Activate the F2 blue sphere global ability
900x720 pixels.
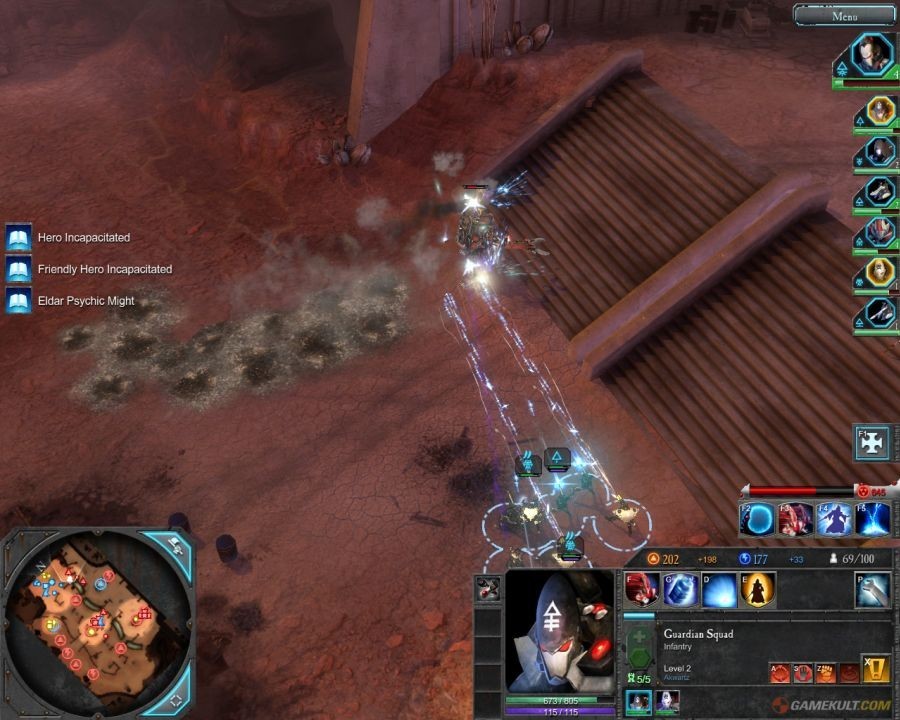coord(757,520)
